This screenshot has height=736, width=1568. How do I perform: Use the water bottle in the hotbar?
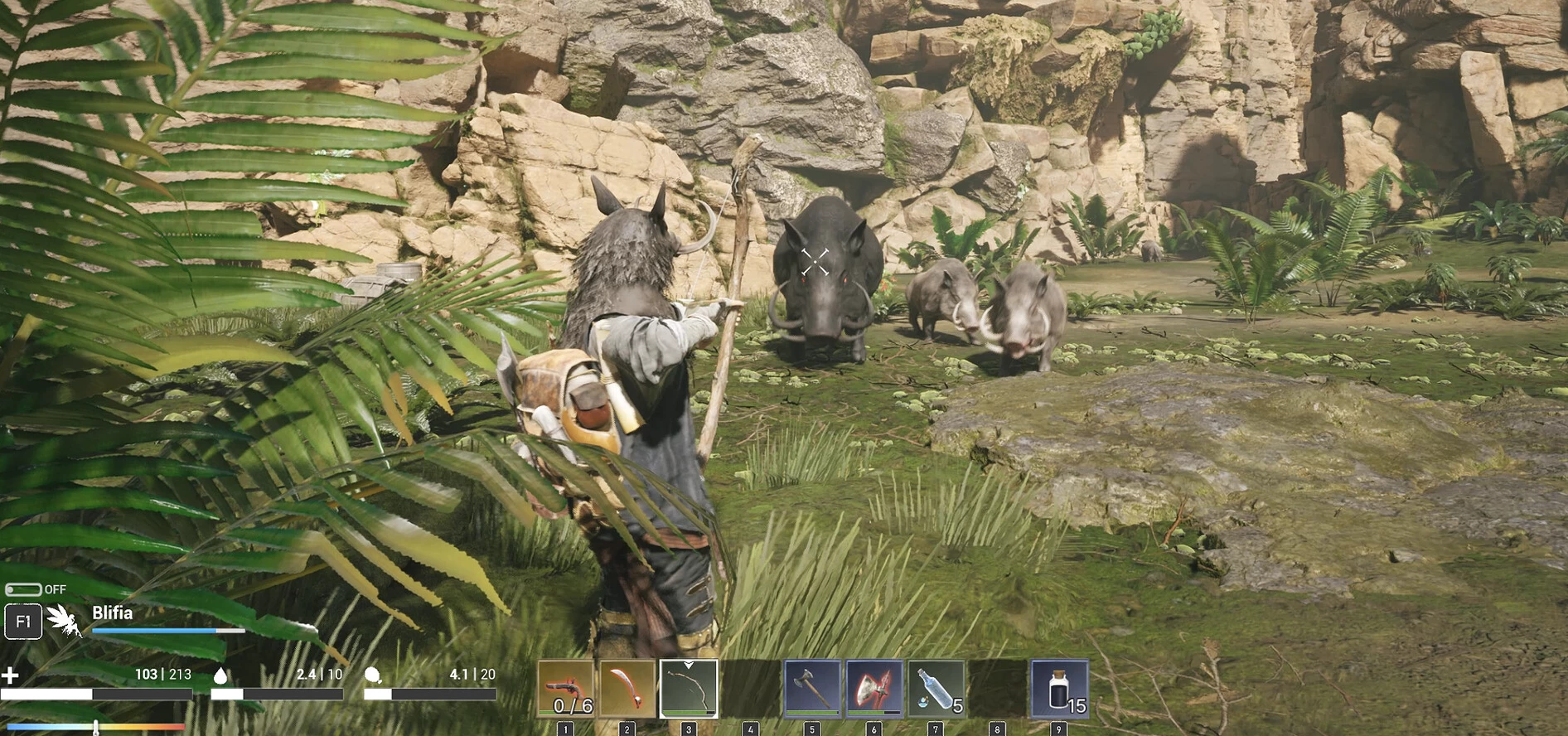point(936,688)
